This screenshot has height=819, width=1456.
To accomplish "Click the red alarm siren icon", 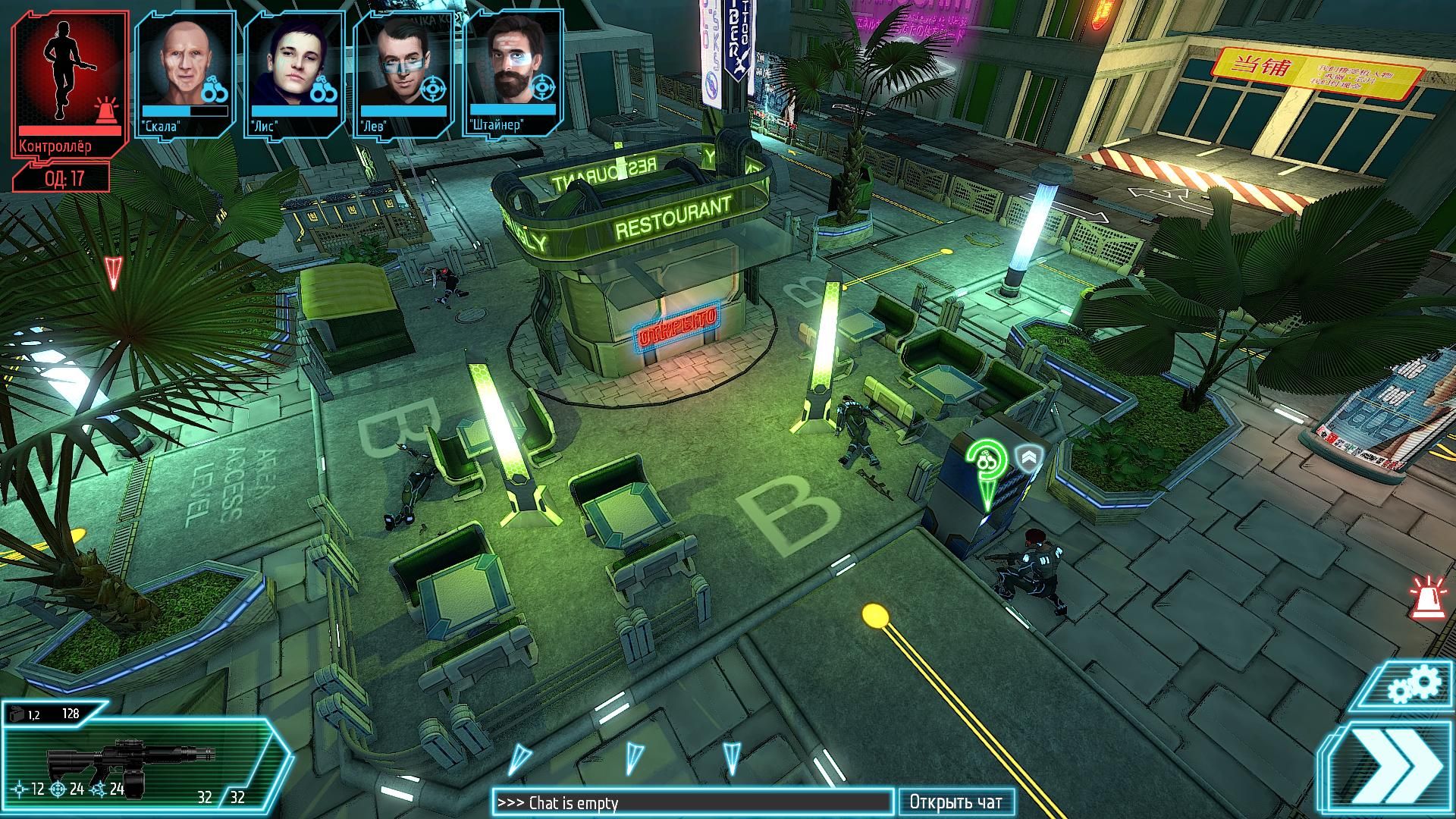I will (1426, 596).
